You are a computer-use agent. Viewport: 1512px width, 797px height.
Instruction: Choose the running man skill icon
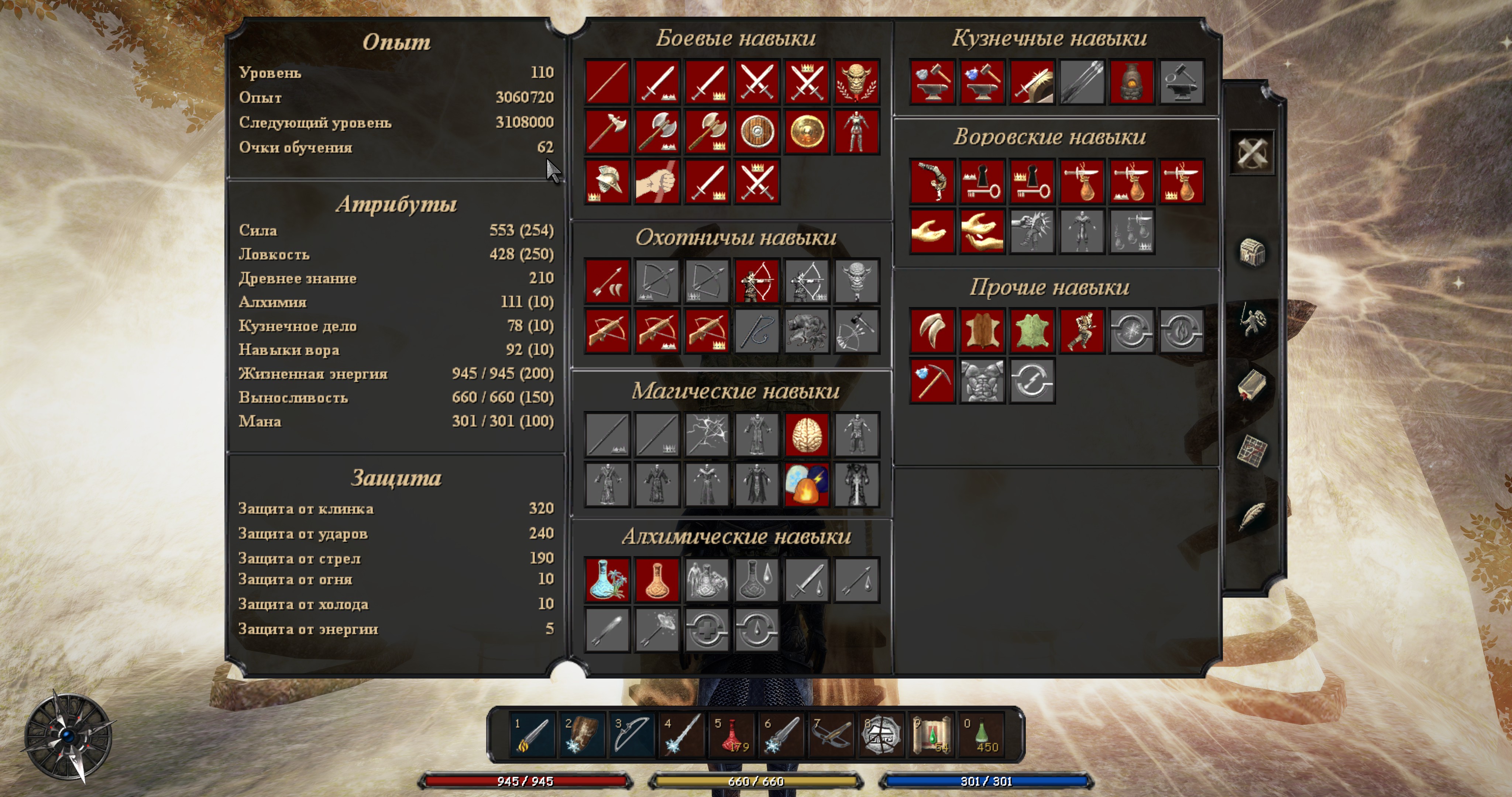(x=1082, y=331)
